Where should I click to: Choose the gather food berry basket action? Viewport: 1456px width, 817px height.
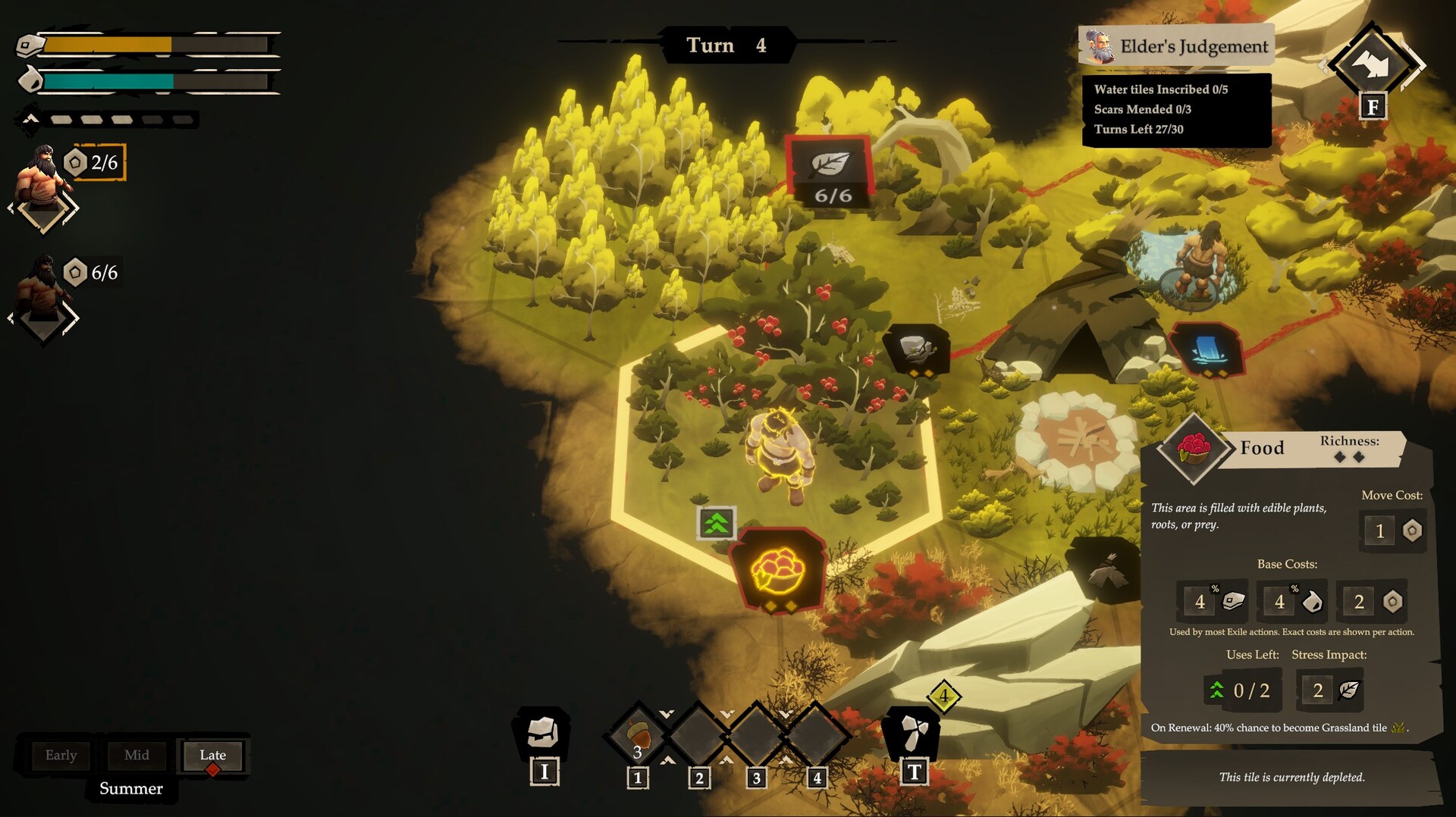(778, 569)
